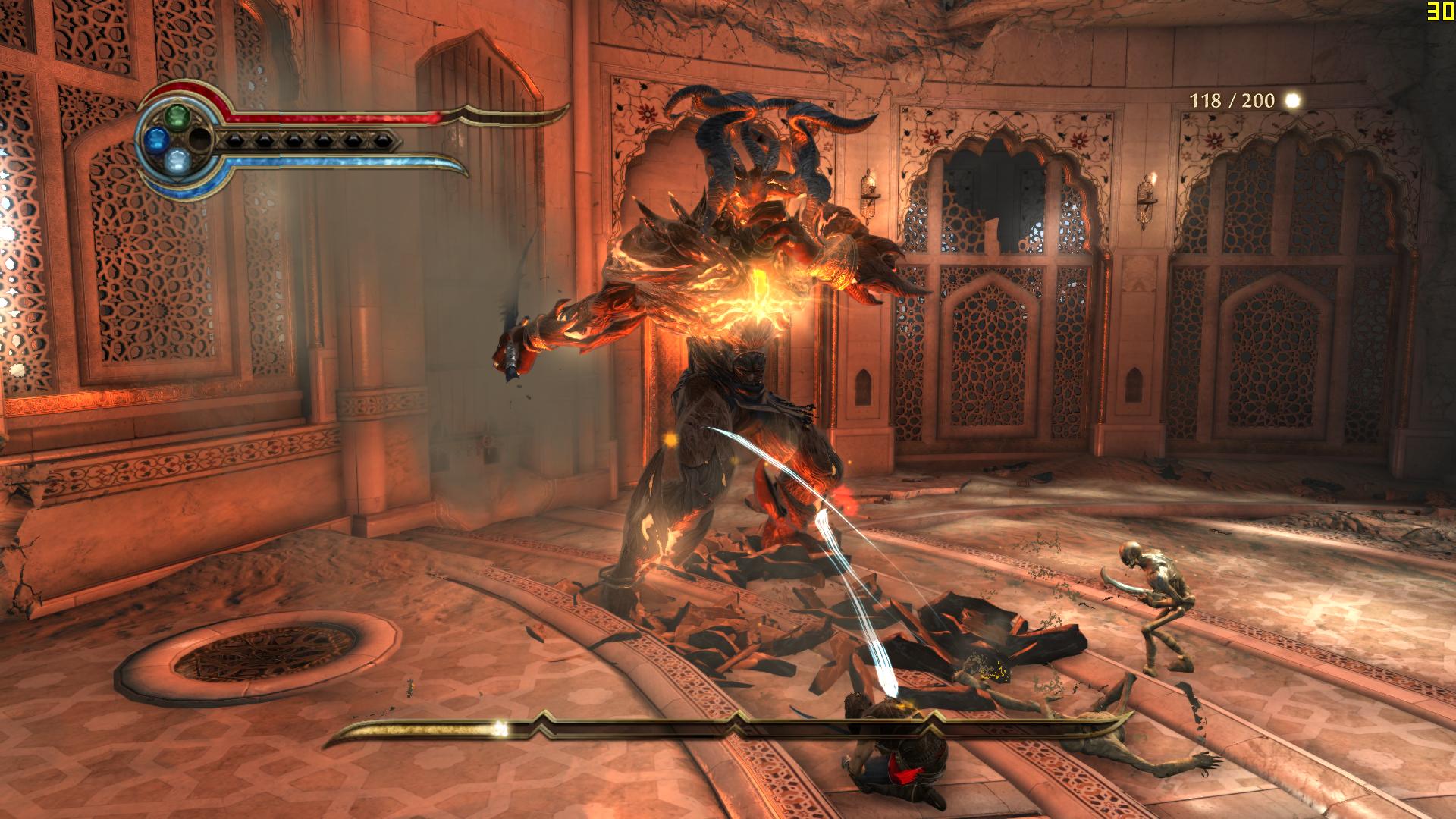Activate the dark blue power orb
Image resolution: width=1456 pixels, height=819 pixels.
coord(156,137)
